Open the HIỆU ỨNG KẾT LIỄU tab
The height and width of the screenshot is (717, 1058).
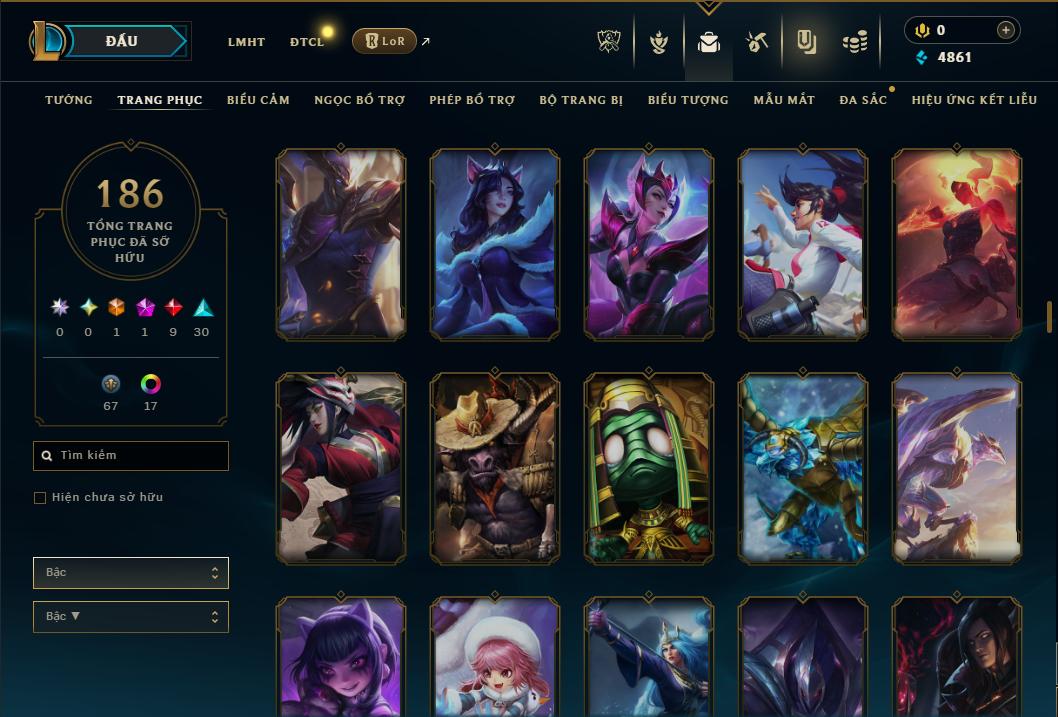pyautogui.click(x=974, y=100)
